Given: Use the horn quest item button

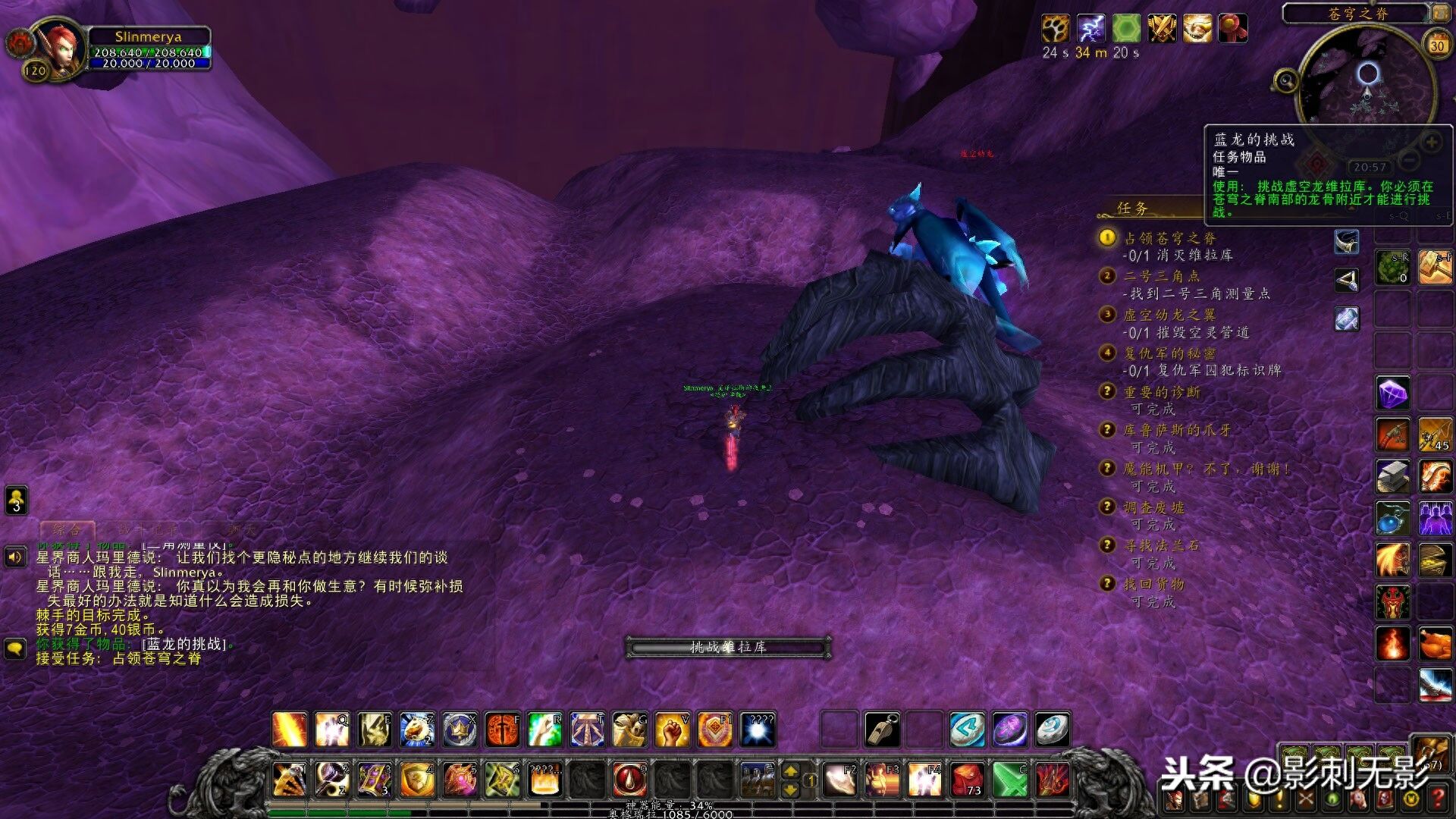Looking at the screenshot, I should 1346,242.
